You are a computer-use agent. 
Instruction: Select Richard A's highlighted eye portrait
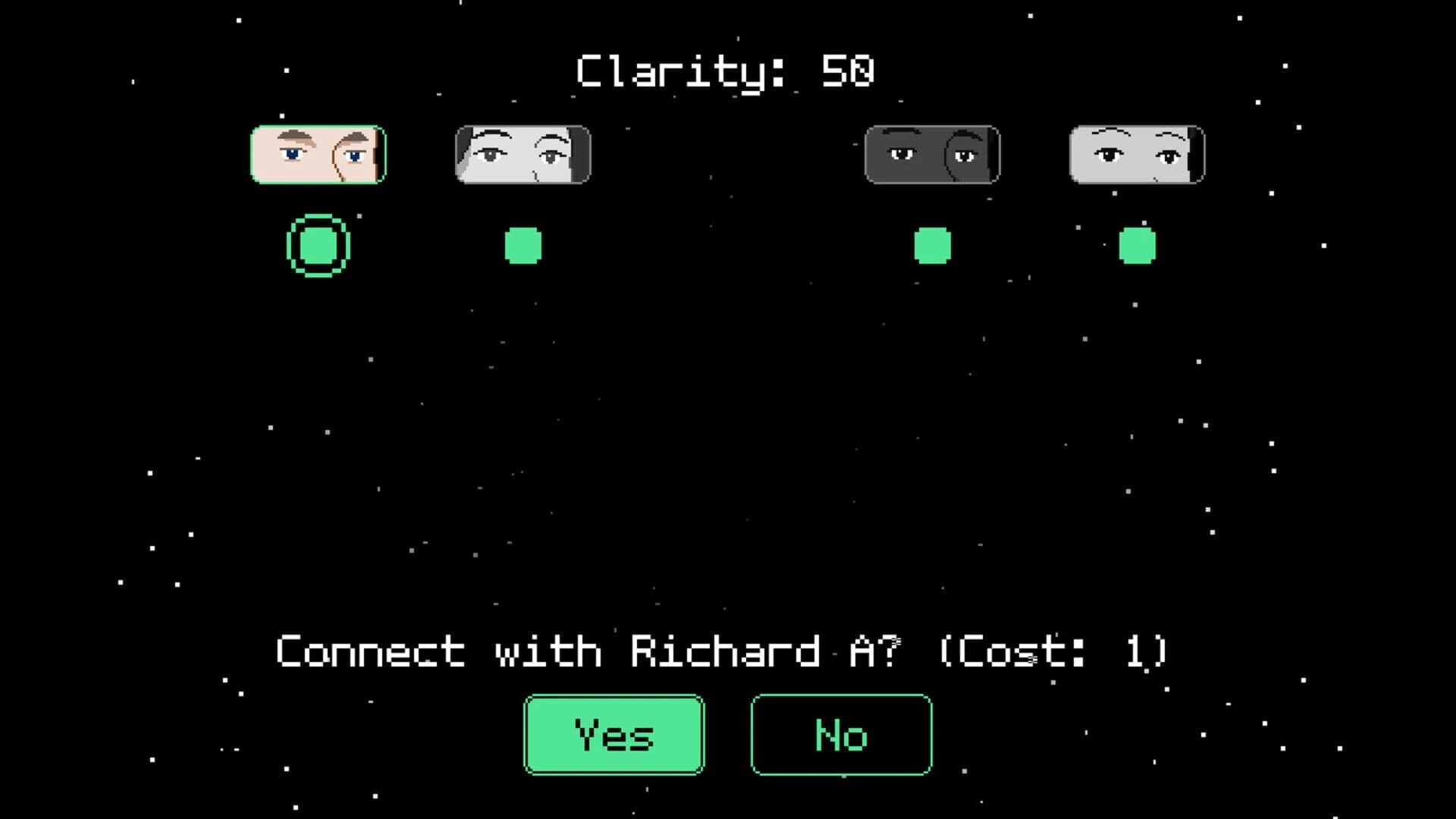point(318,154)
